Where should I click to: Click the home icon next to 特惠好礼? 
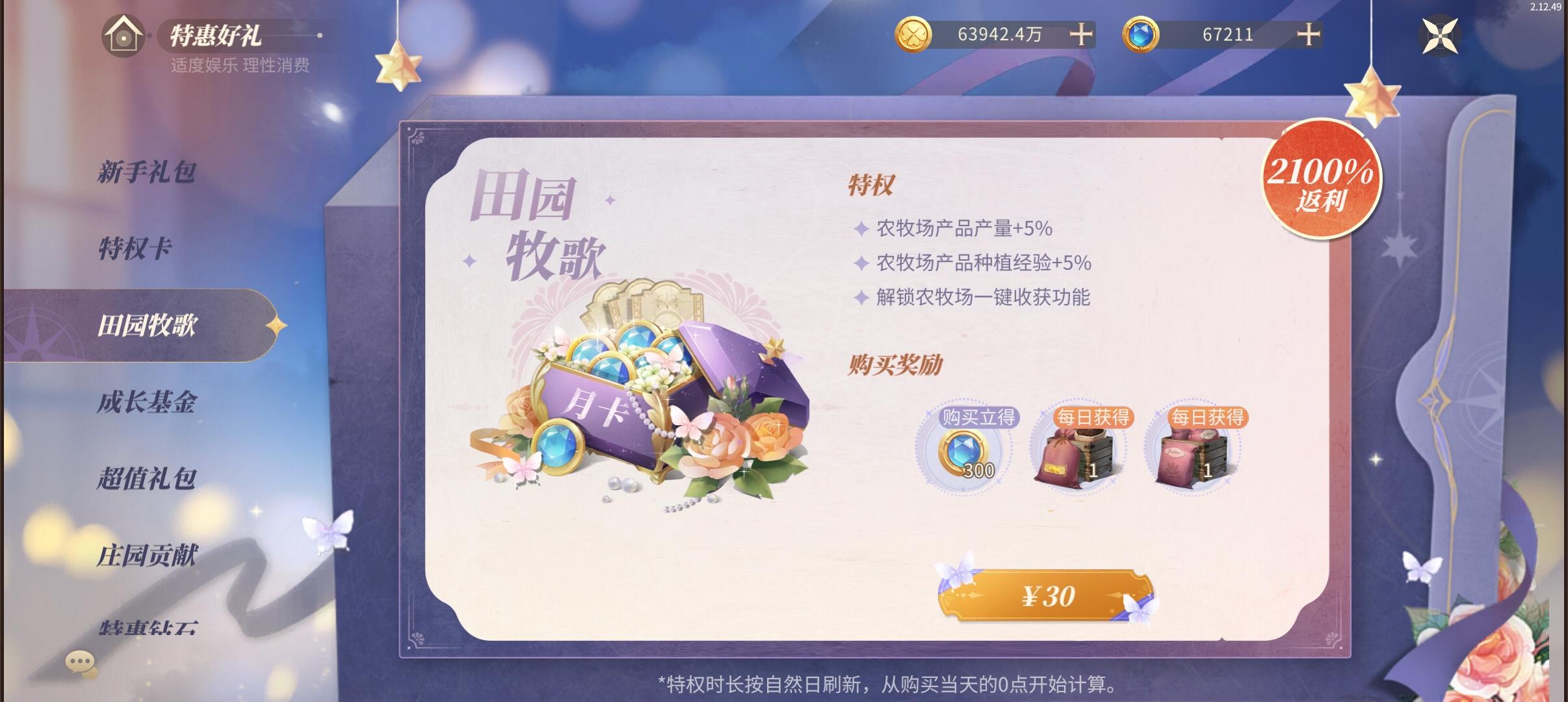pyautogui.click(x=124, y=36)
